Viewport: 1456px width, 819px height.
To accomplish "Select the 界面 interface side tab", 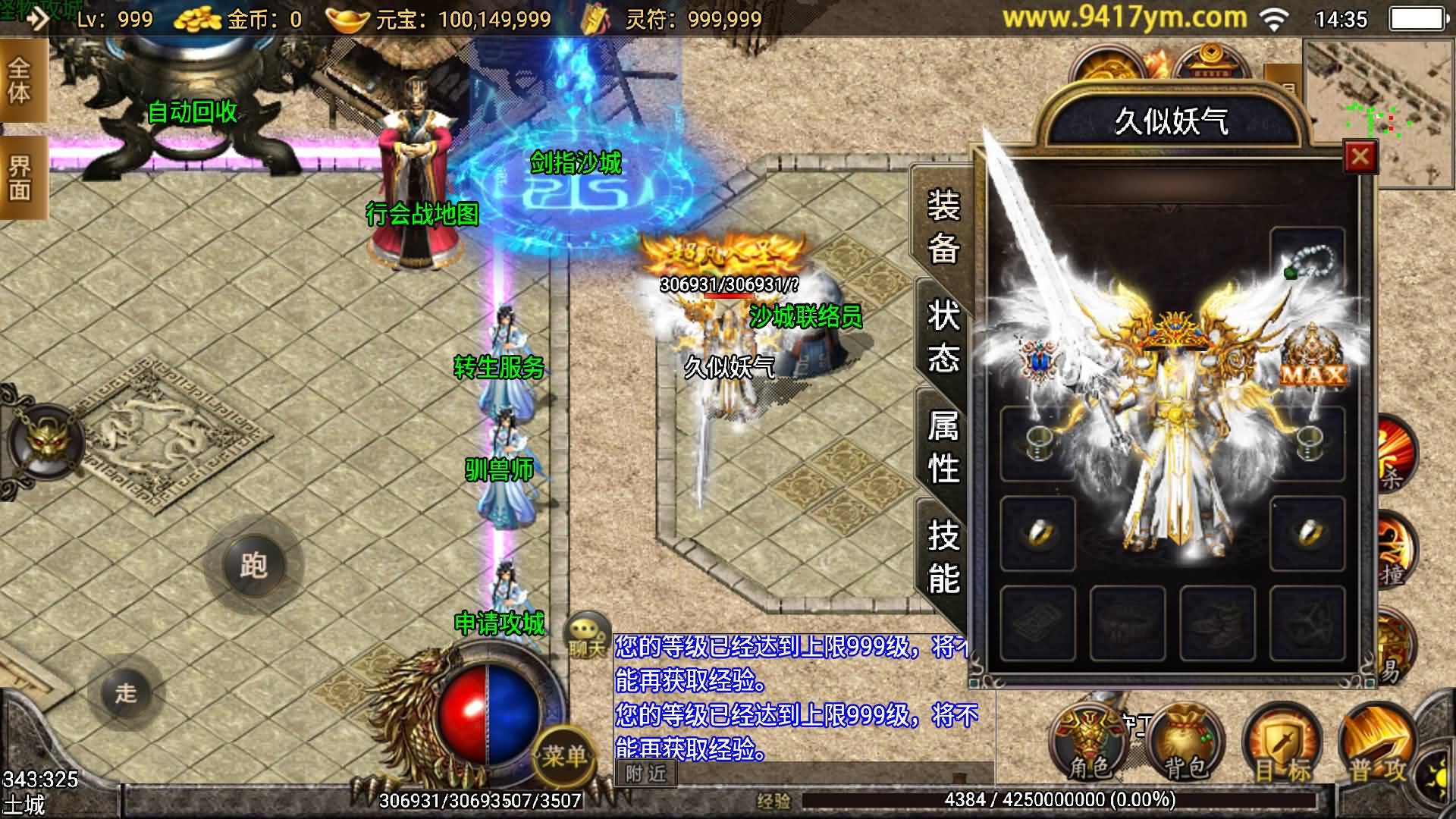I will (x=20, y=178).
